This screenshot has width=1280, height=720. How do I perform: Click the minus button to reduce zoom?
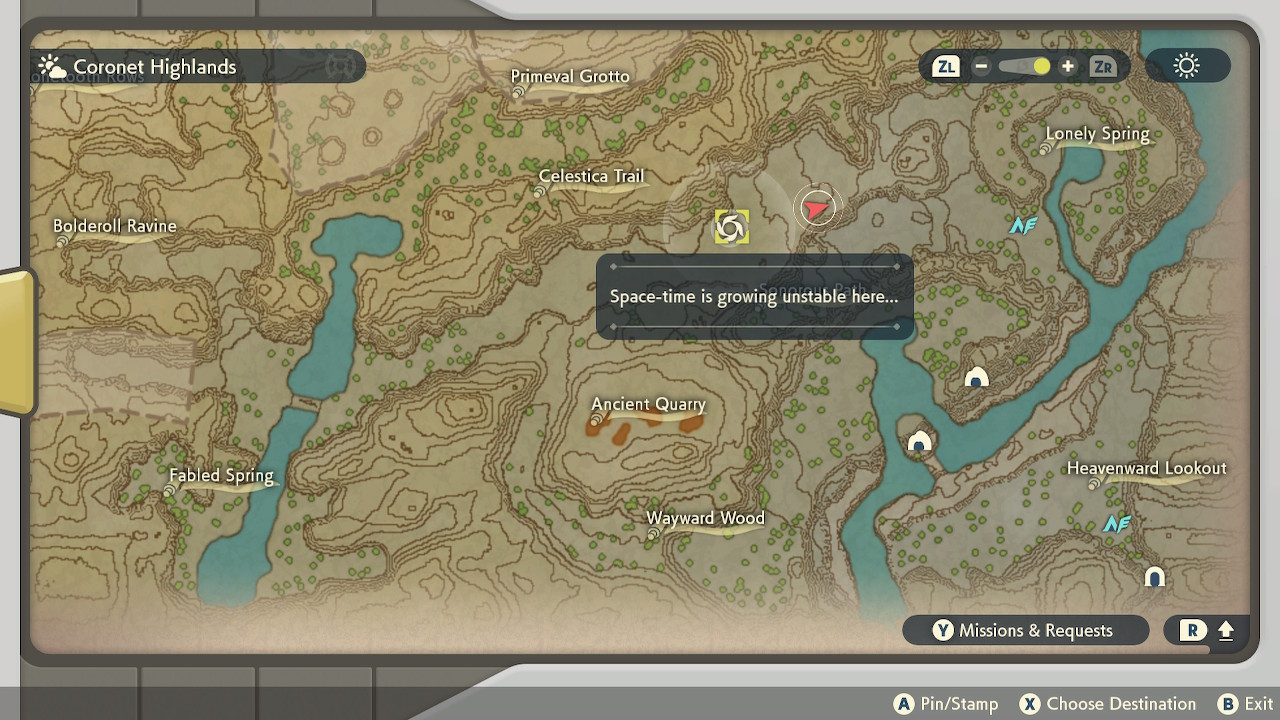click(x=981, y=66)
